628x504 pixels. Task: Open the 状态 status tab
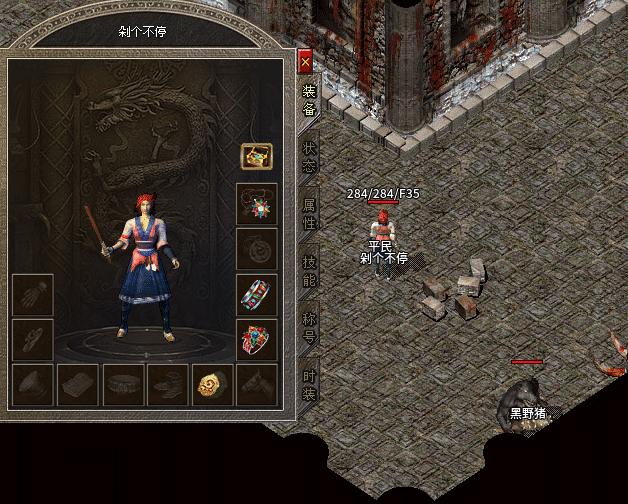point(309,157)
